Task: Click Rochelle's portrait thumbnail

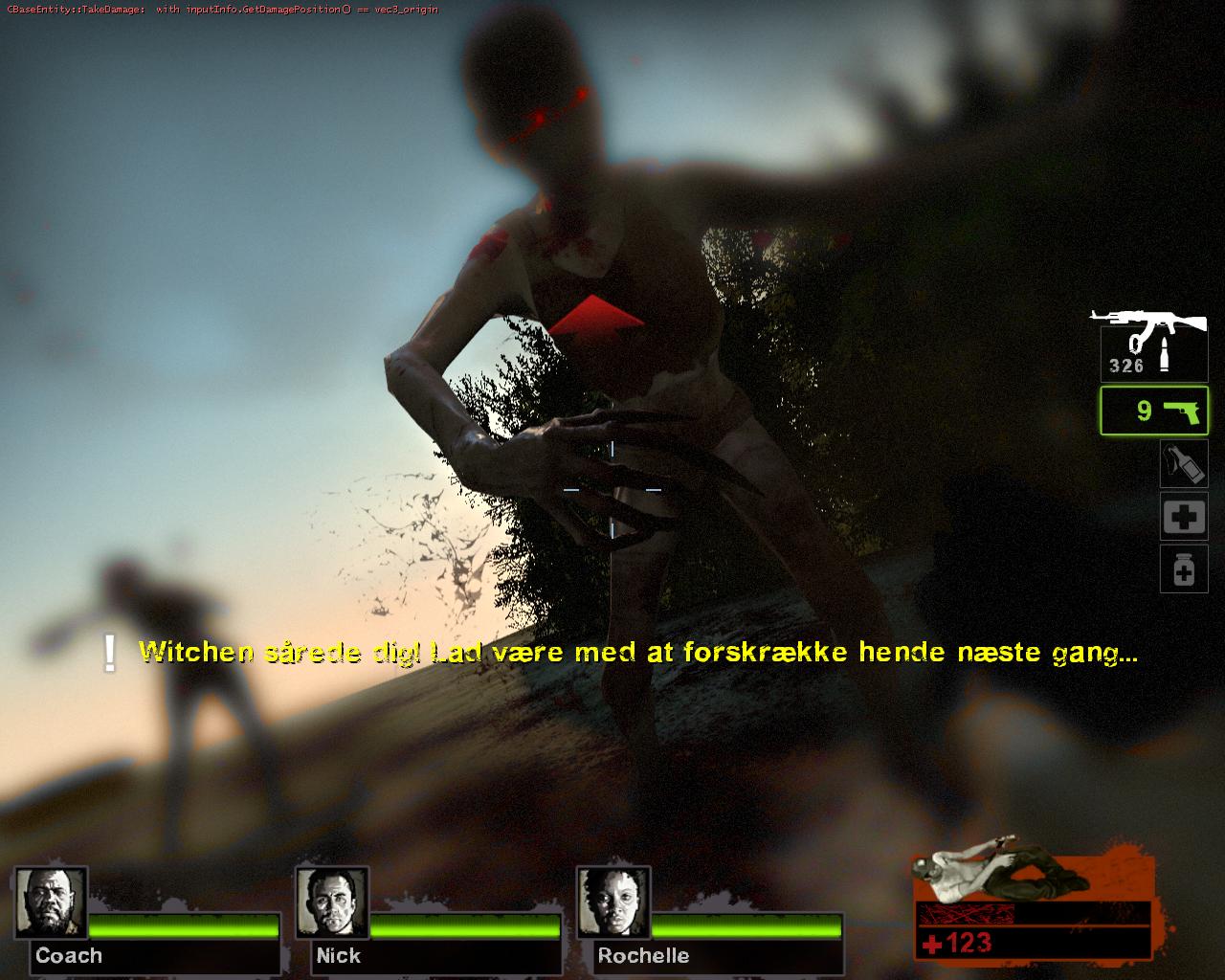Action: click(x=613, y=903)
